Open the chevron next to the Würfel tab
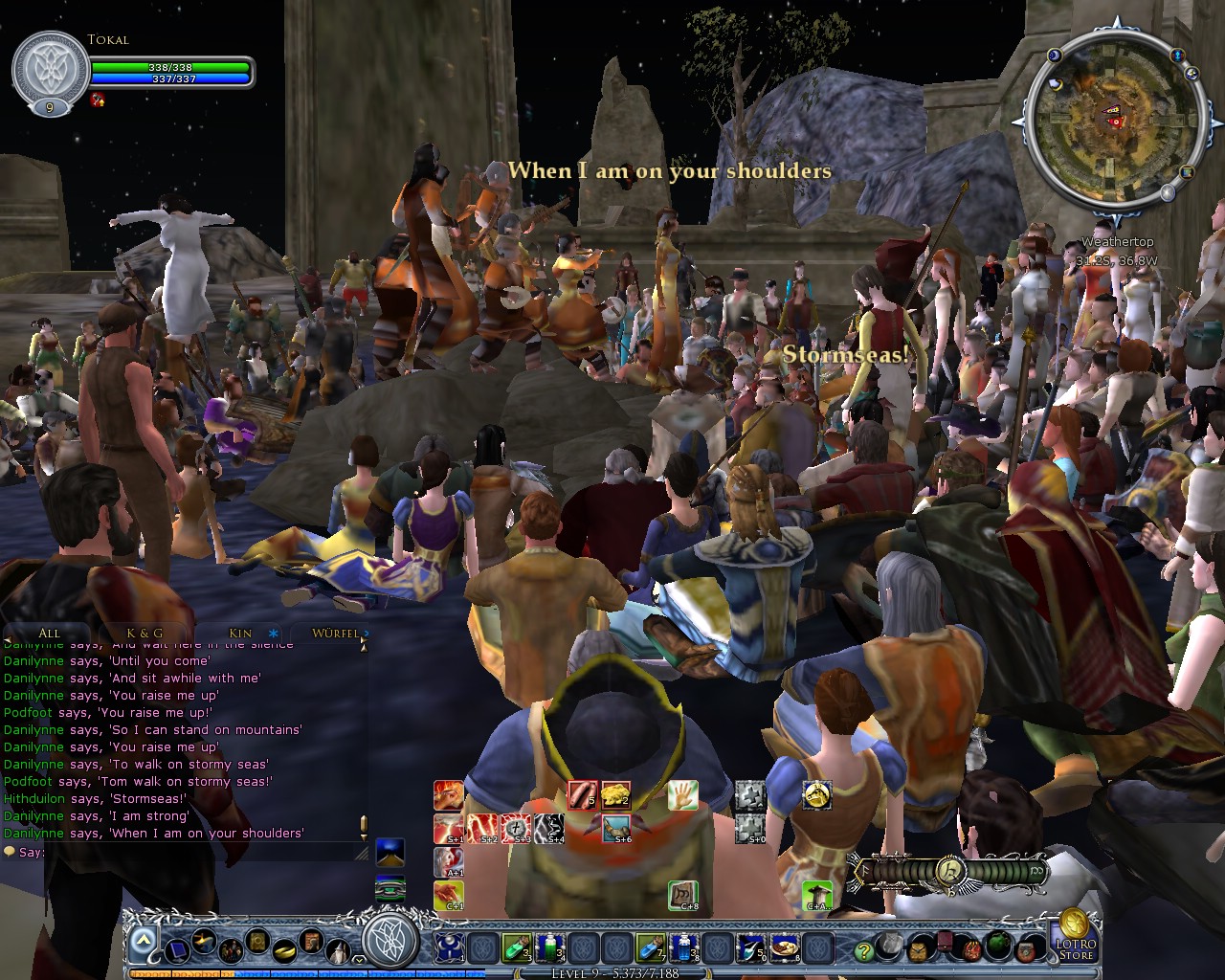1225x980 pixels. pos(366,634)
